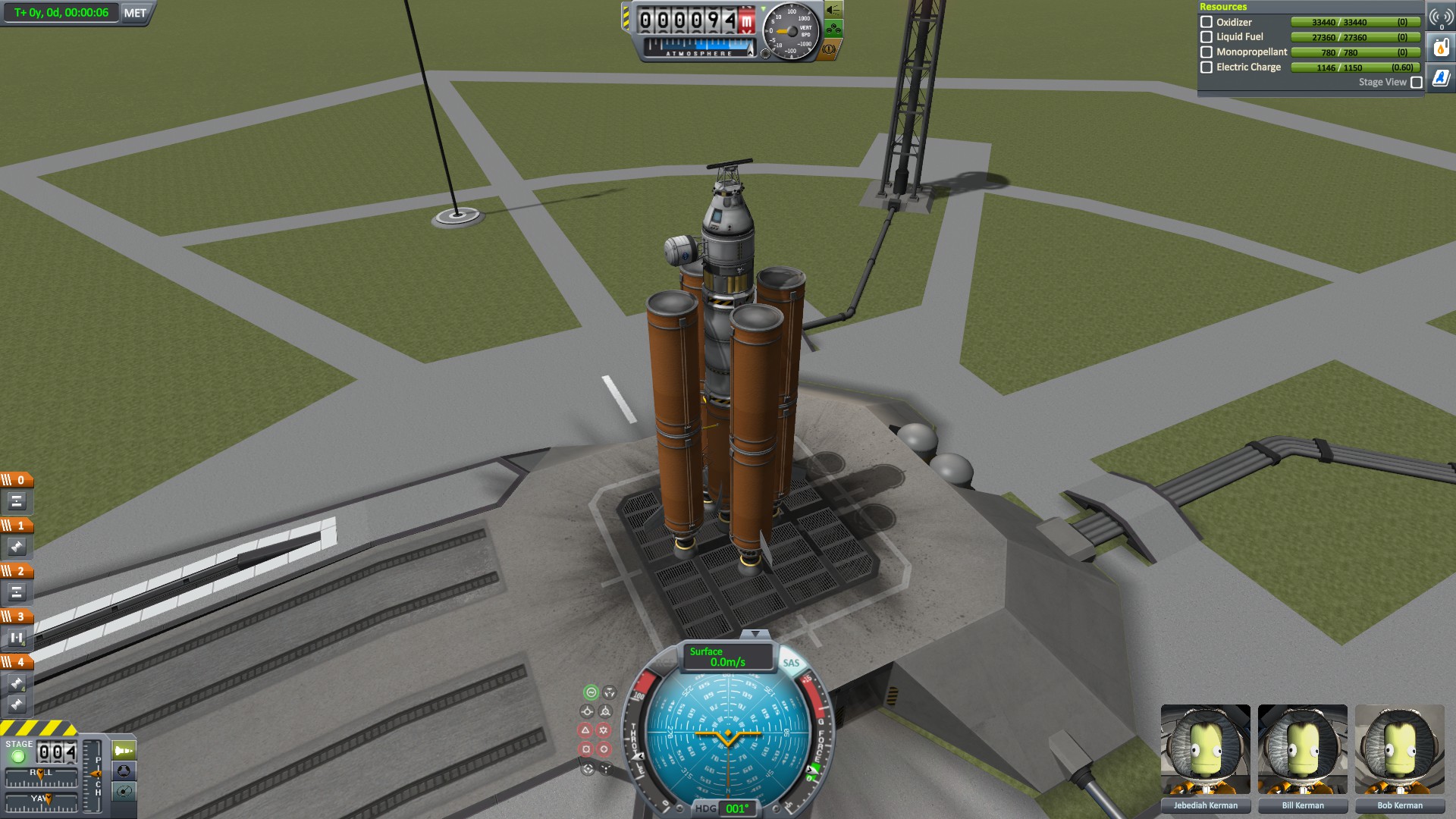Enable the Stage View checkbox

coord(1416,83)
